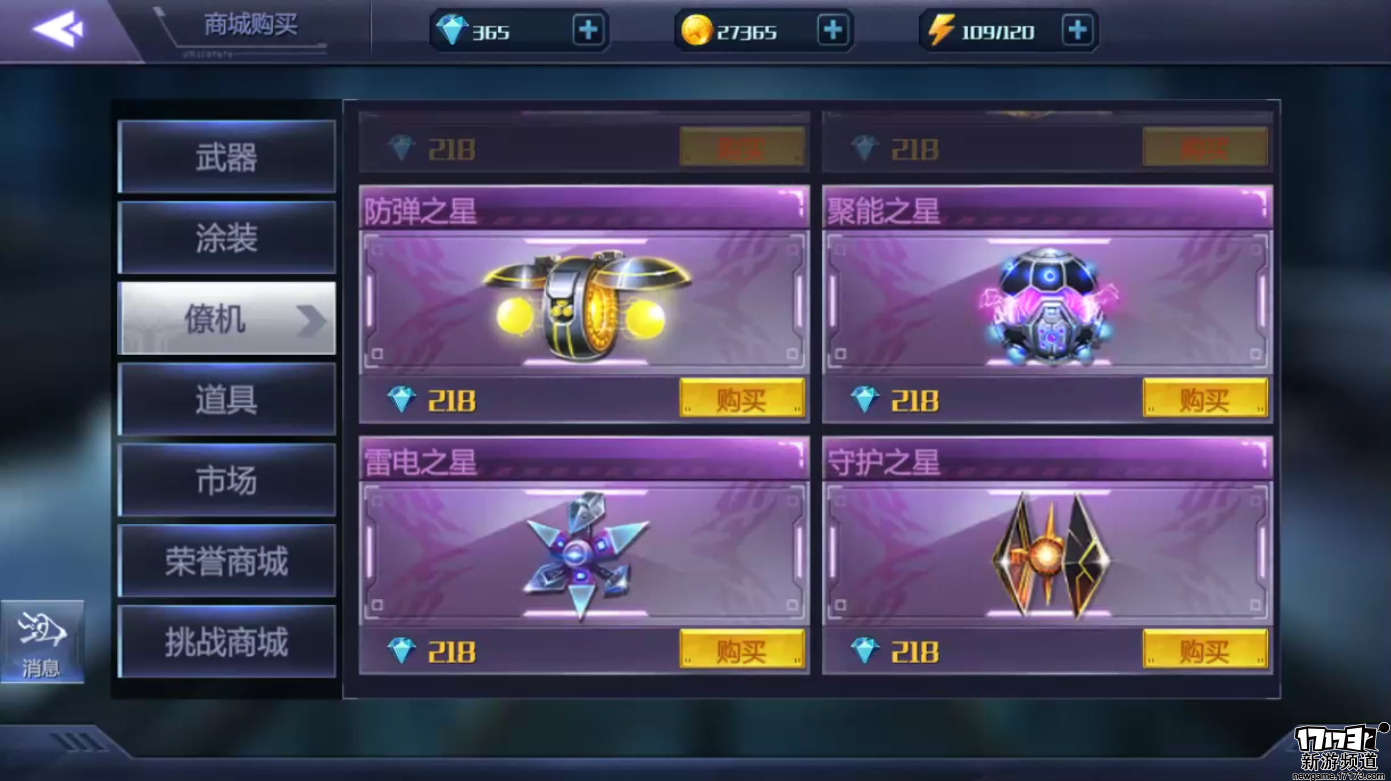Add more diamonds with the plus button

coord(588,31)
